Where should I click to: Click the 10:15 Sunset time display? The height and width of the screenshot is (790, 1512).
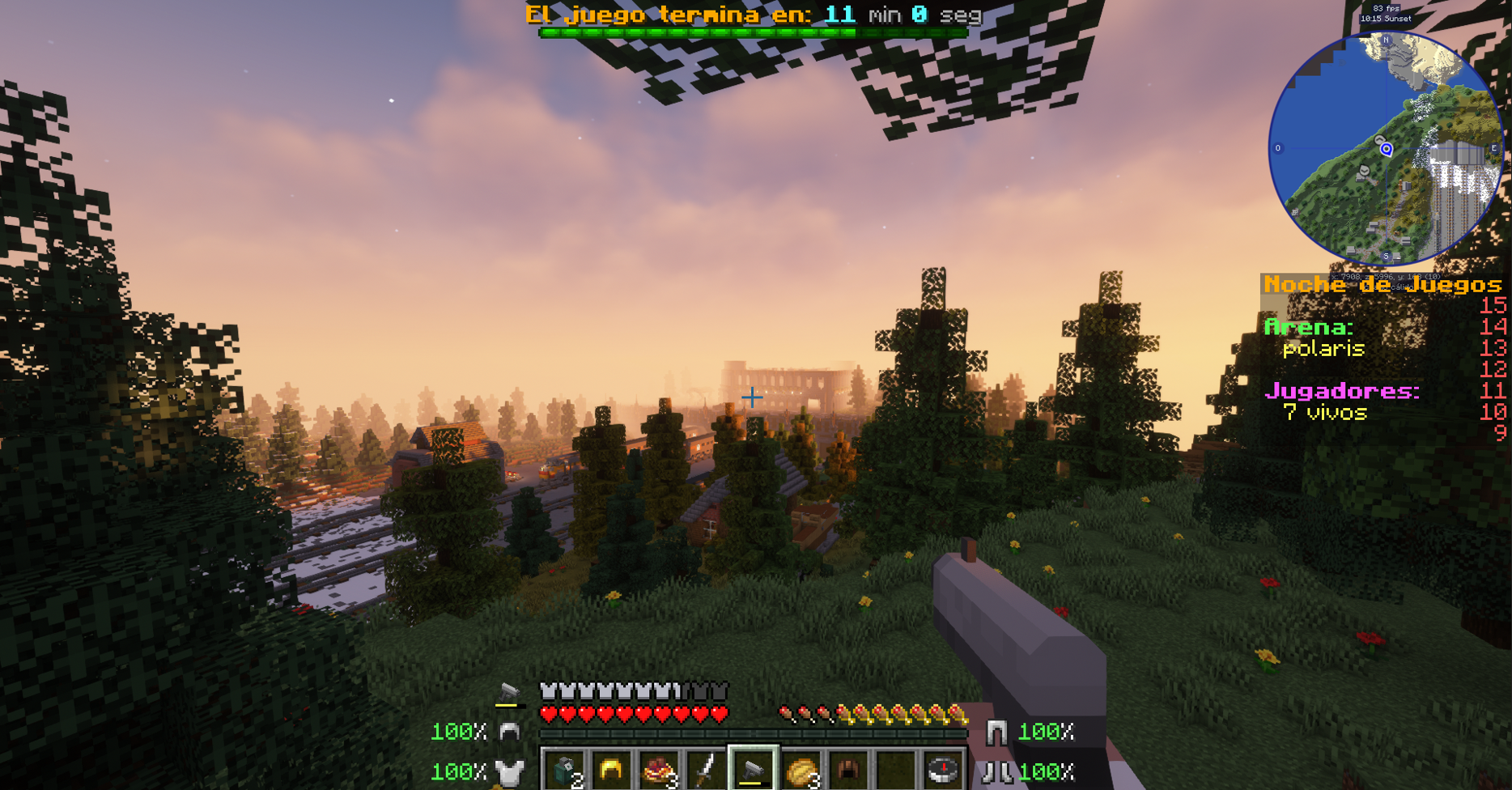pyautogui.click(x=1387, y=19)
